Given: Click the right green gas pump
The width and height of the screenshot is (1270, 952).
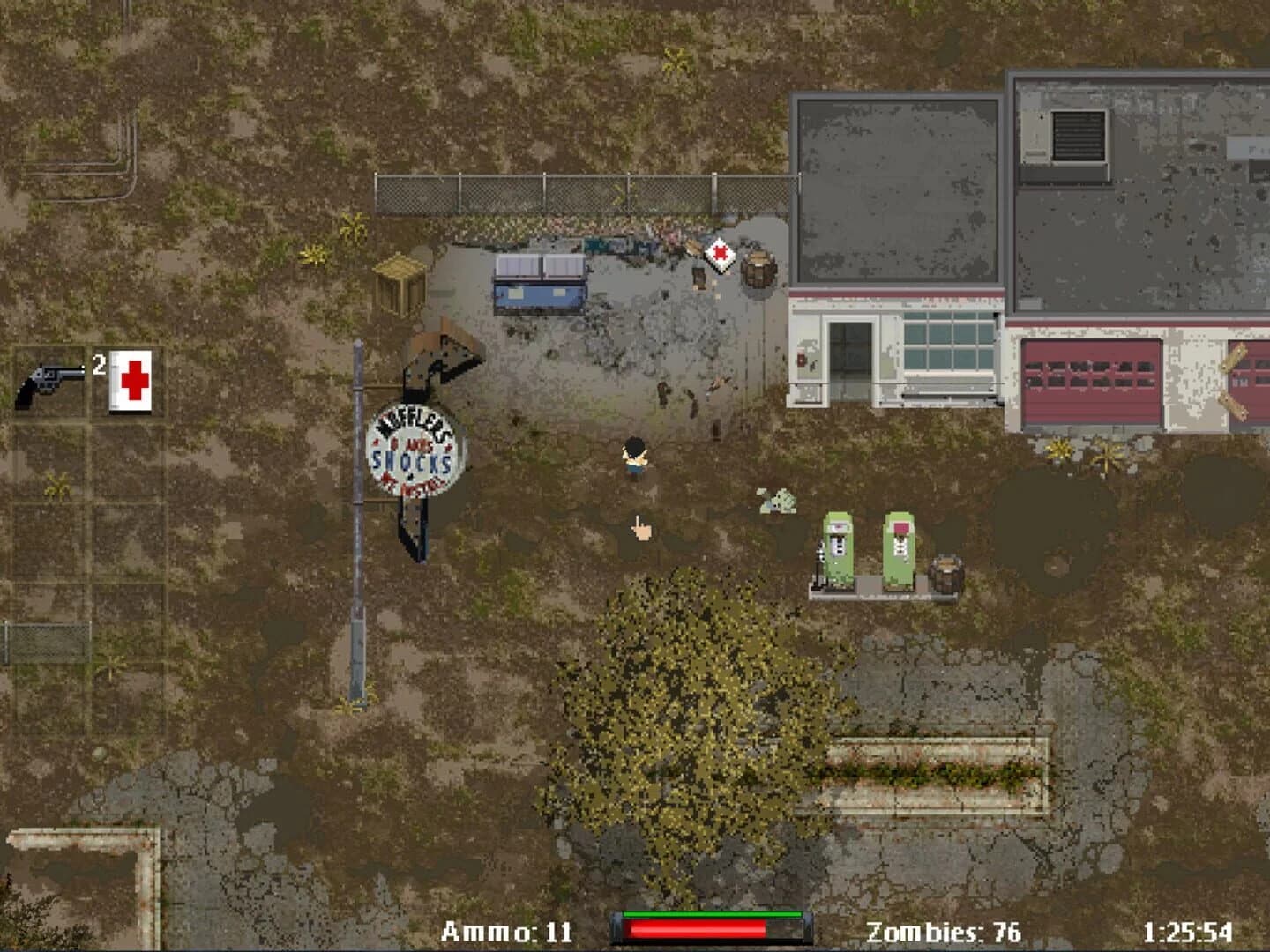Looking at the screenshot, I should [x=897, y=545].
